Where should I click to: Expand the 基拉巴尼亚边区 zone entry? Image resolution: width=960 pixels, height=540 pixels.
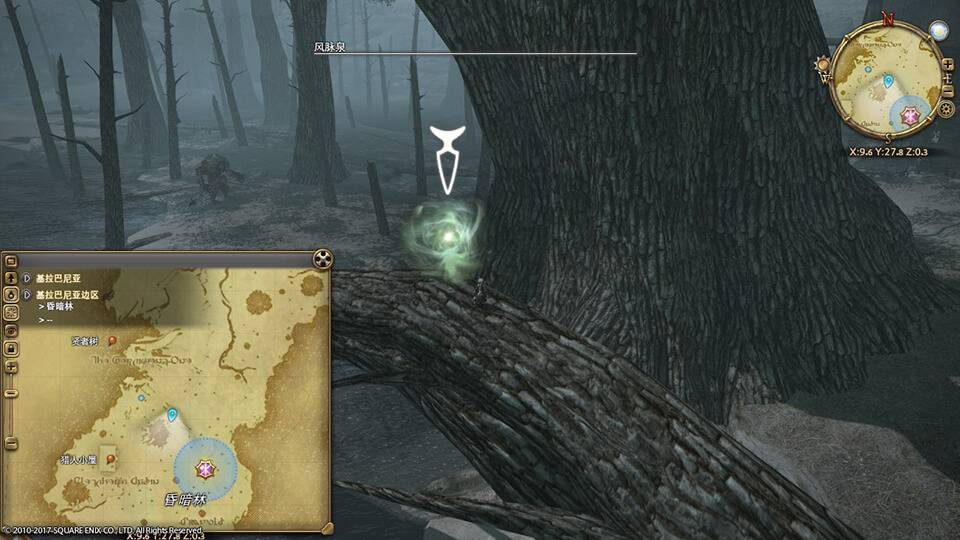(x=27, y=295)
